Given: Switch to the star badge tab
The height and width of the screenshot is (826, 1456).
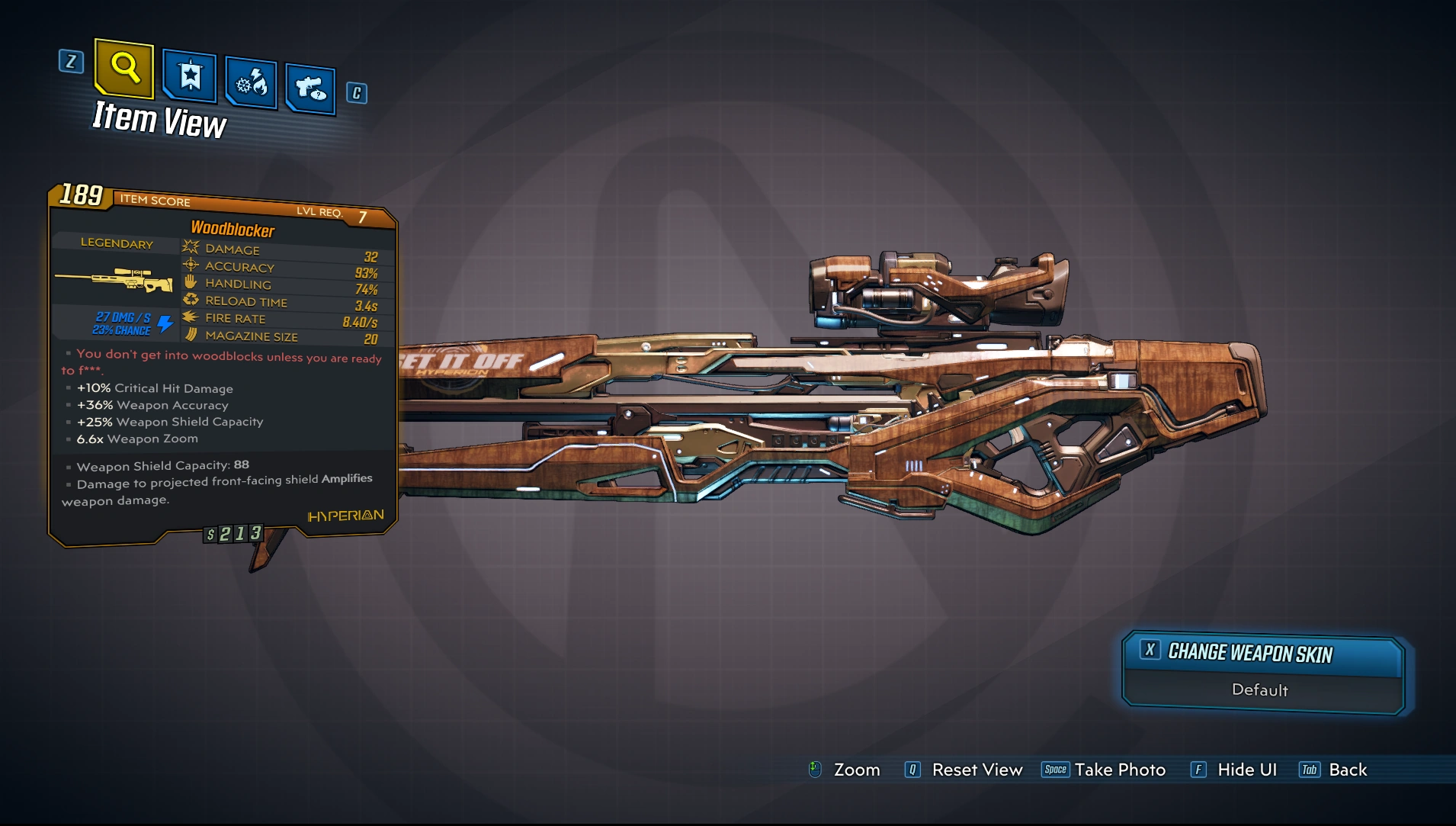Looking at the screenshot, I should pyautogui.click(x=190, y=76).
